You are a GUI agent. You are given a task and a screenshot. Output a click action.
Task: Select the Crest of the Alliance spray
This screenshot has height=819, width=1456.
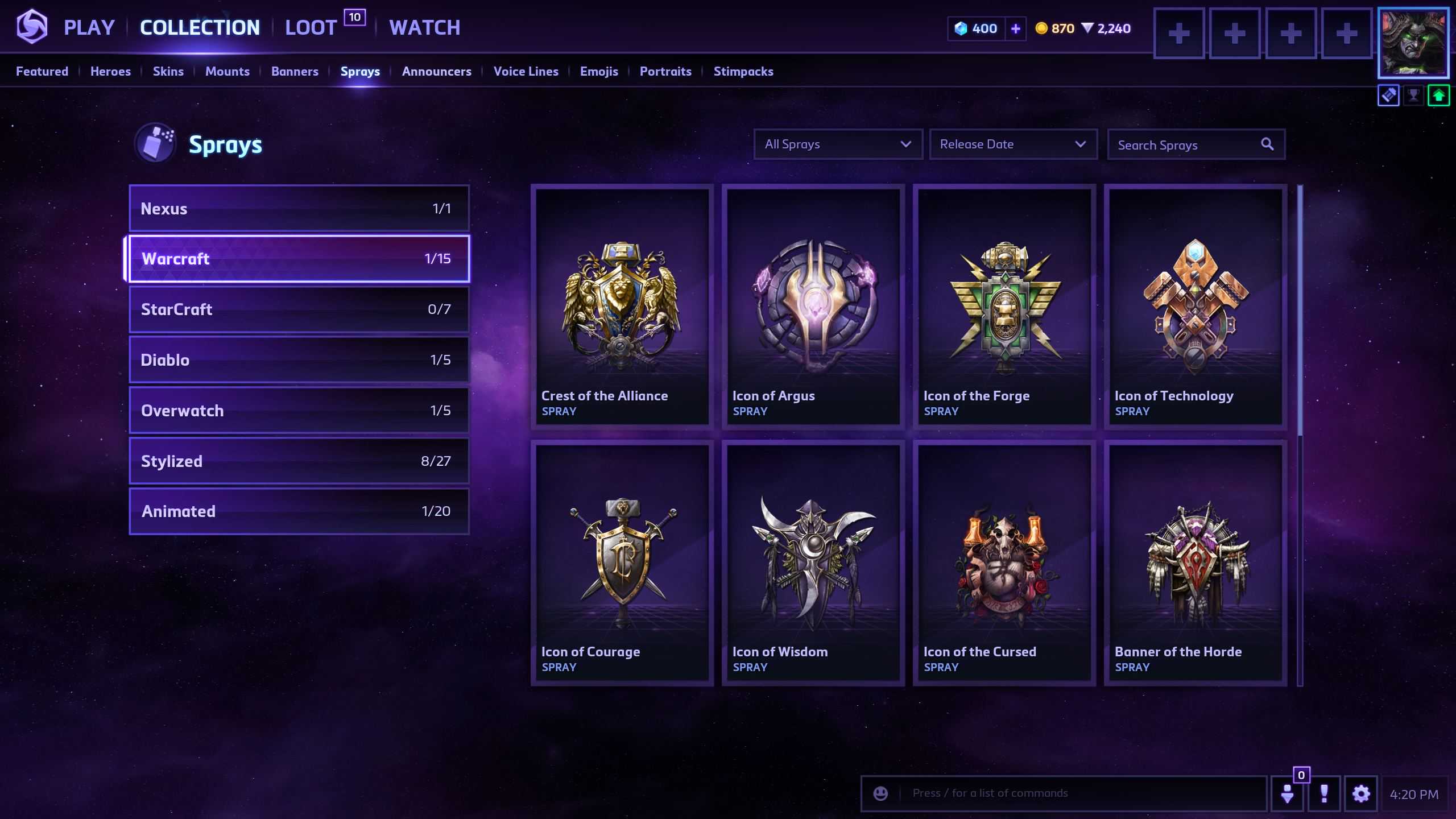coord(622,305)
